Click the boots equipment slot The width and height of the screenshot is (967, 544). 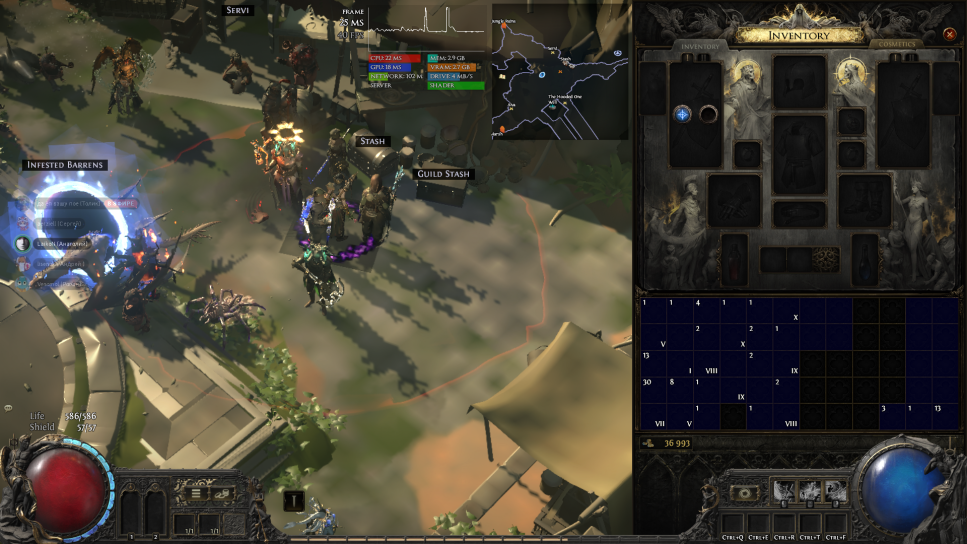pos(864,200)
